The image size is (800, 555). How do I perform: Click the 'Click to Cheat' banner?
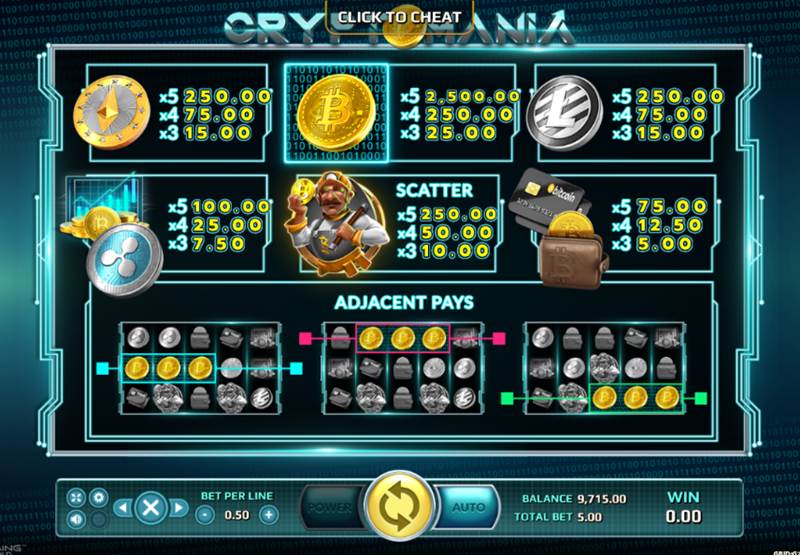(x=399, y=16)
